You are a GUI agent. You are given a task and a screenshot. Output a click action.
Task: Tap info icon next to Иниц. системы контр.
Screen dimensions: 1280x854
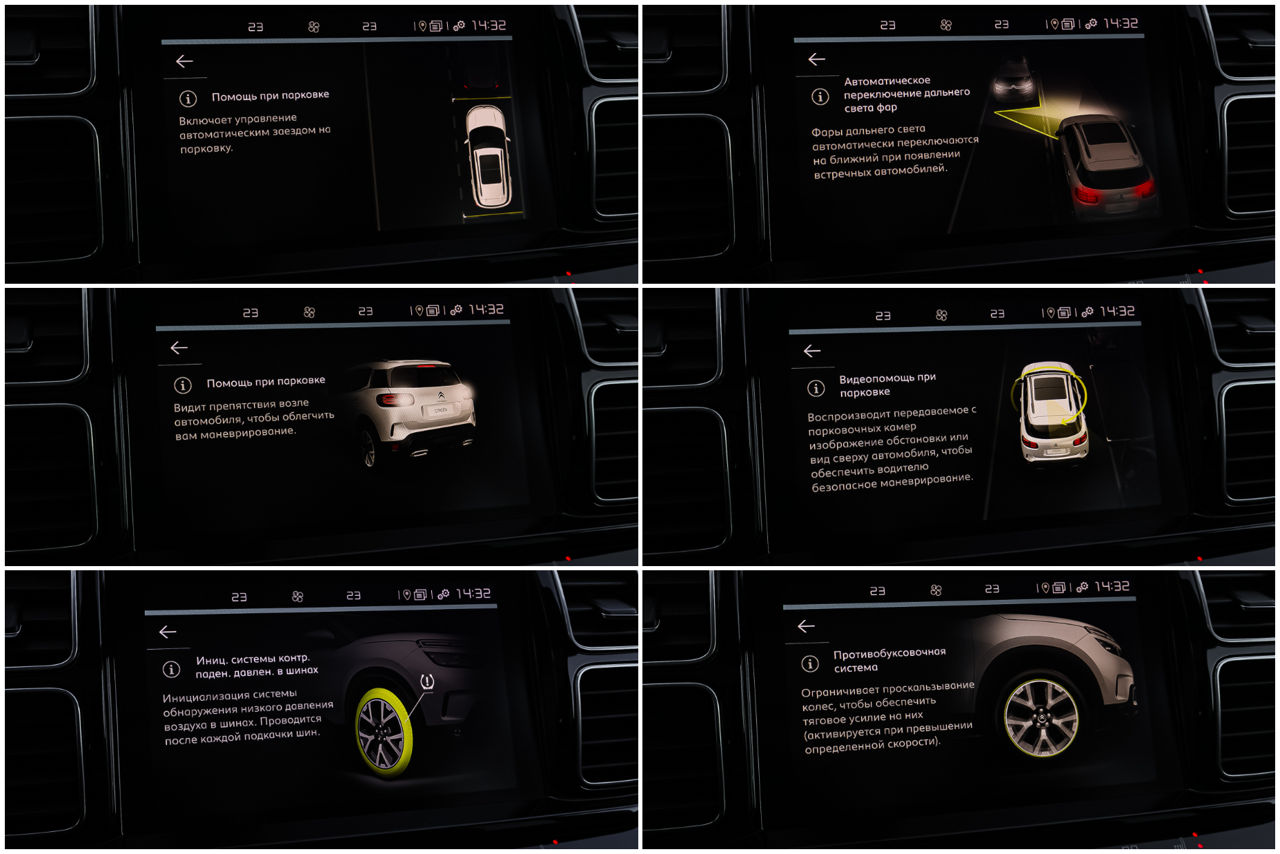[x=171, y=669]
